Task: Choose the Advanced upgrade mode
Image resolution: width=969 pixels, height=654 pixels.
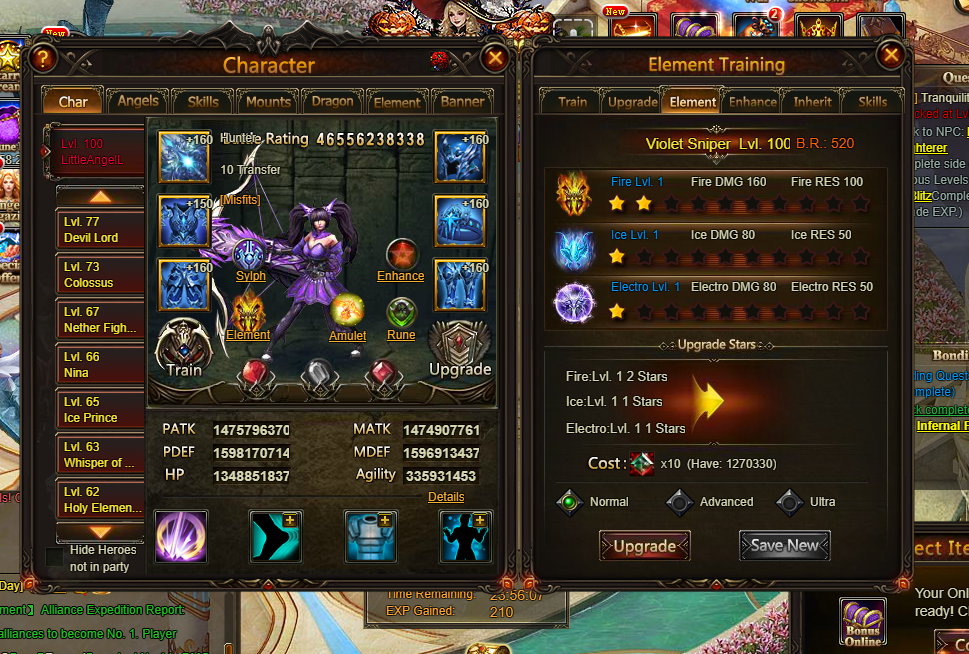Action: pyautogui.click(x=680, y=502)
